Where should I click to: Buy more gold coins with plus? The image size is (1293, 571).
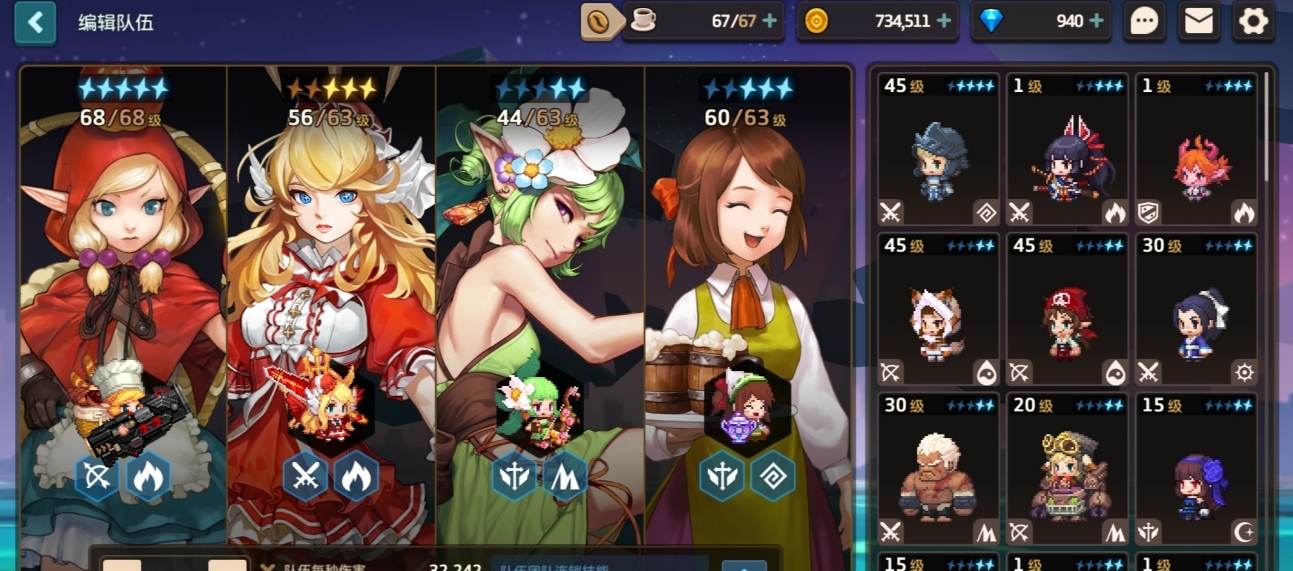[945, 21]
